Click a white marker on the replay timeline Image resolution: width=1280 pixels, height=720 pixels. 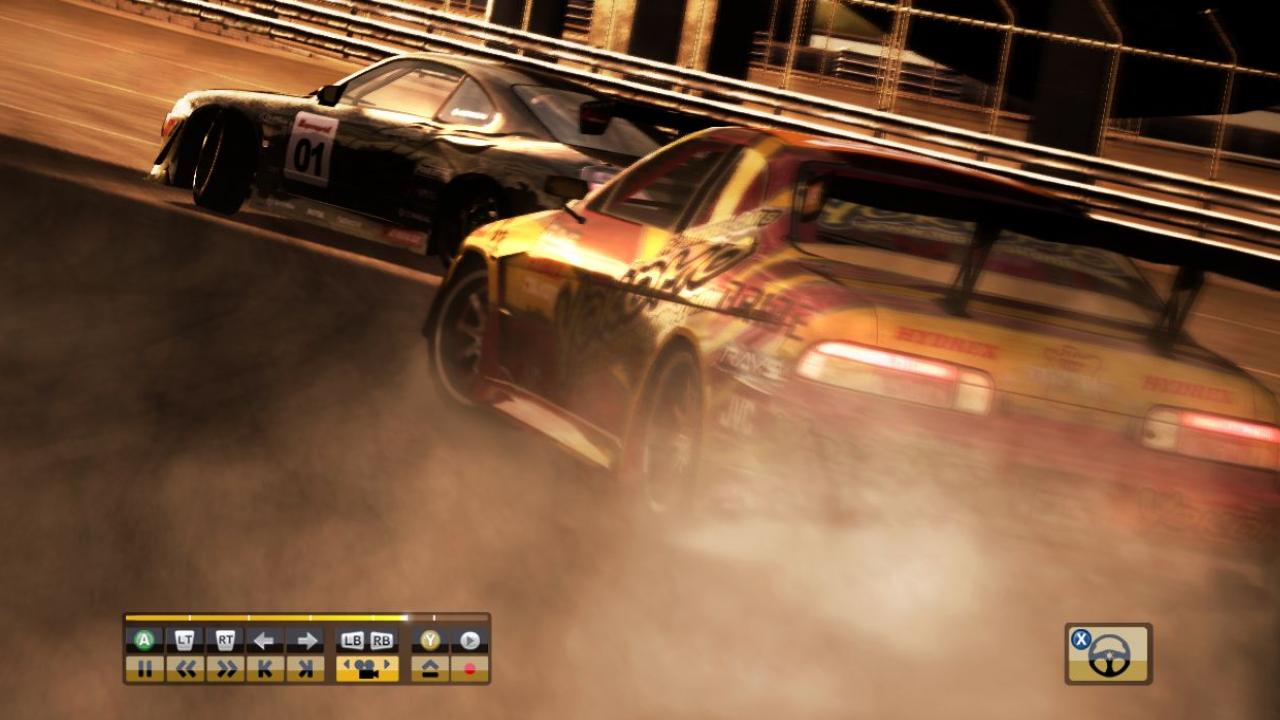tap(434, 618)
